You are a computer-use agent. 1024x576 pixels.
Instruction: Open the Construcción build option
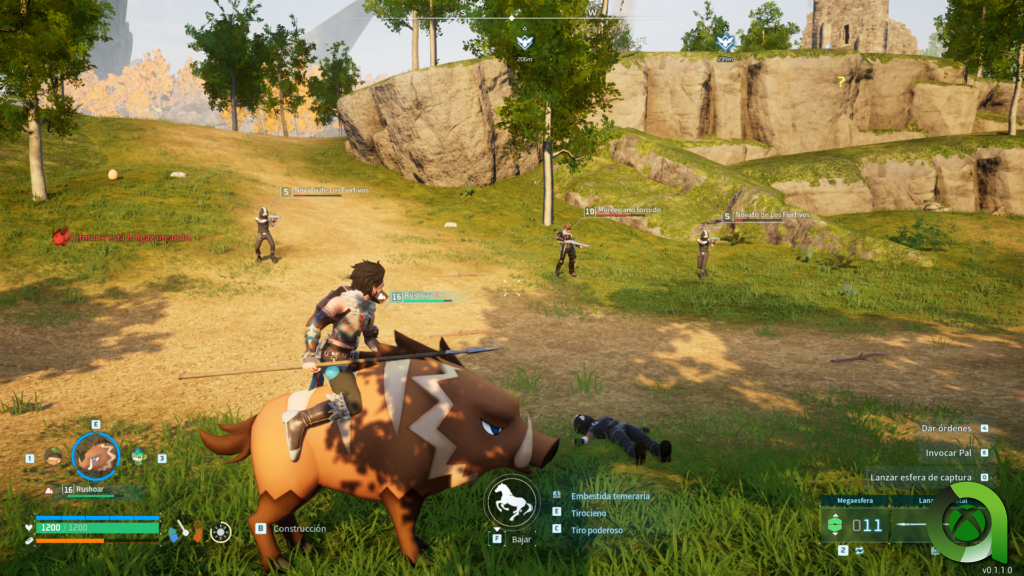click(x=299, y=528)
